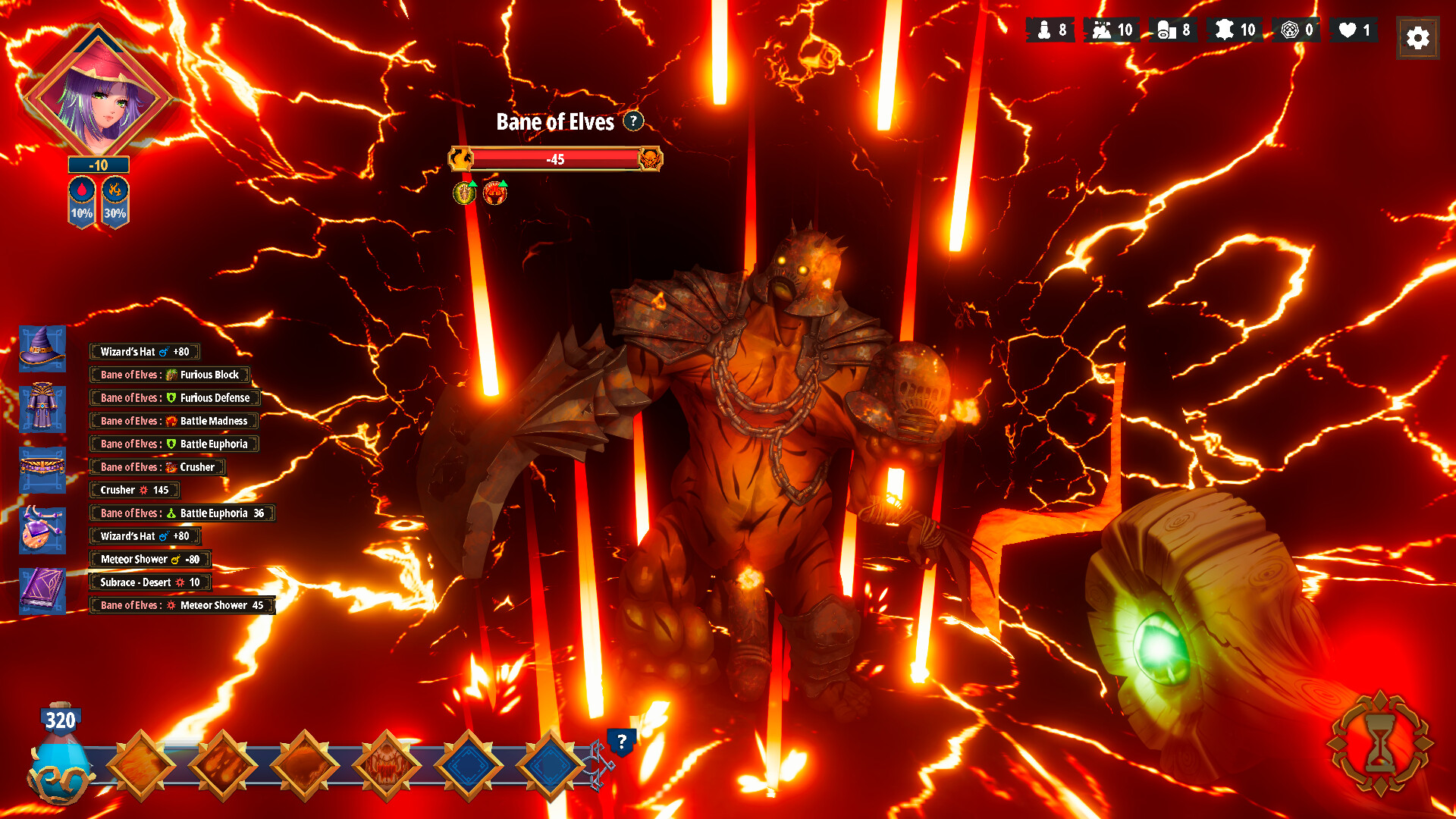Select the Wizard's Hat equipment icon
The height and width of the screenshot is (819, 1456).
click(x=42, y=350)
